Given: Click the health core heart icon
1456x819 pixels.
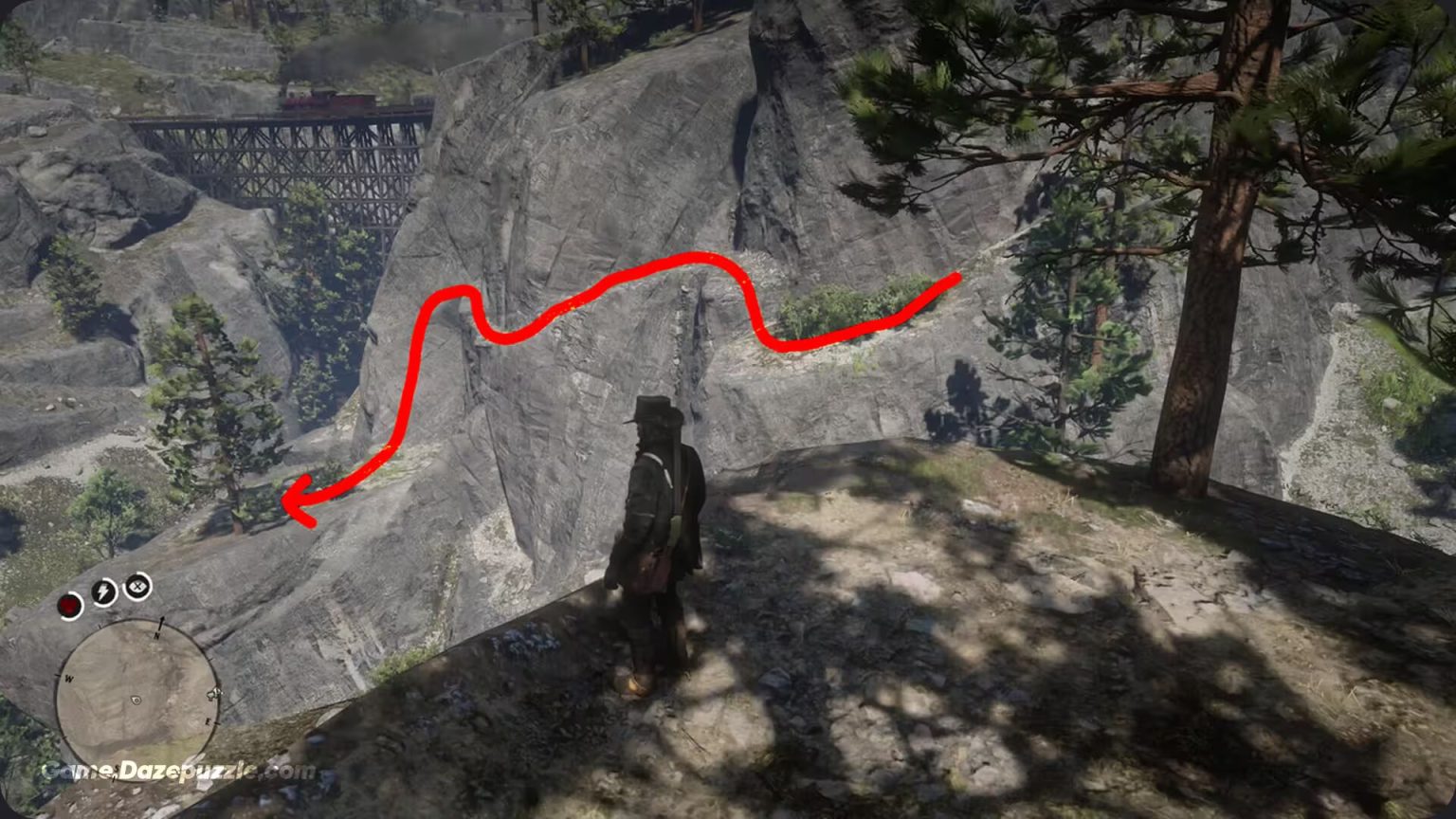Looking at the screenshot, I should pyautogui.click(x=68, y=604).
